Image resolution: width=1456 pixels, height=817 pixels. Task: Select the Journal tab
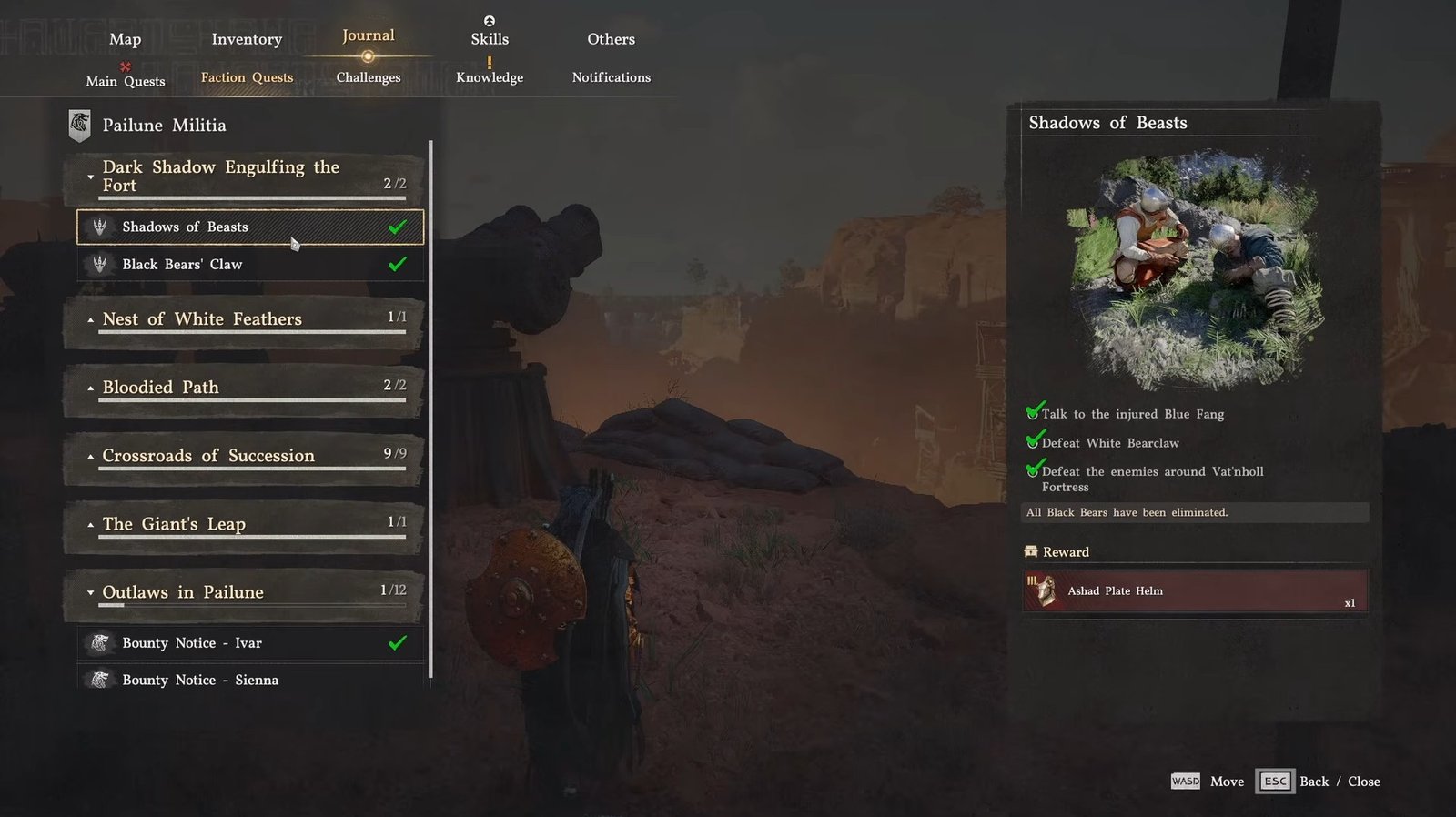coord(368,36)
